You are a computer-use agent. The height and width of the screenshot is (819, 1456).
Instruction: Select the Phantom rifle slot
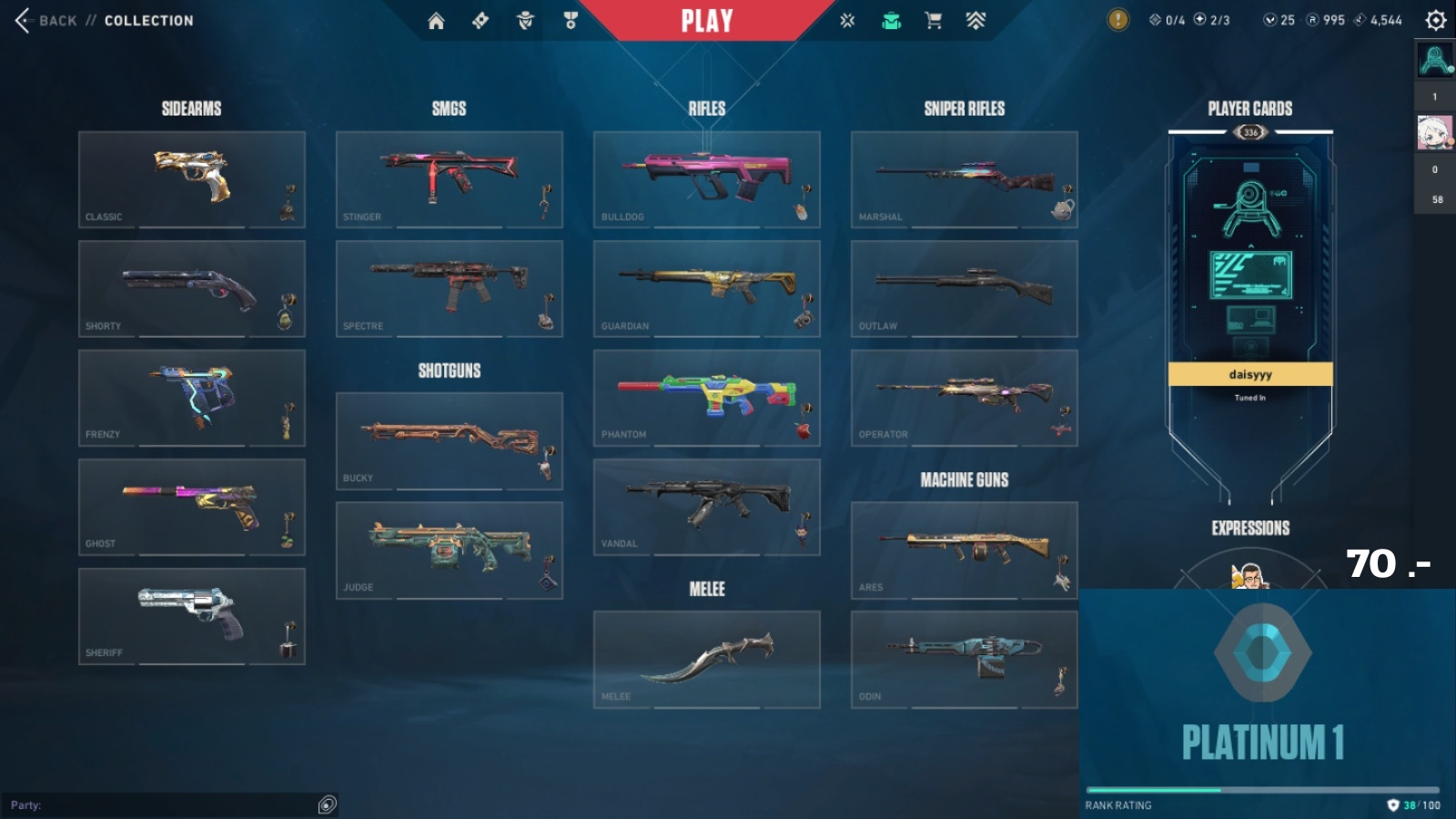coord(706,398)
